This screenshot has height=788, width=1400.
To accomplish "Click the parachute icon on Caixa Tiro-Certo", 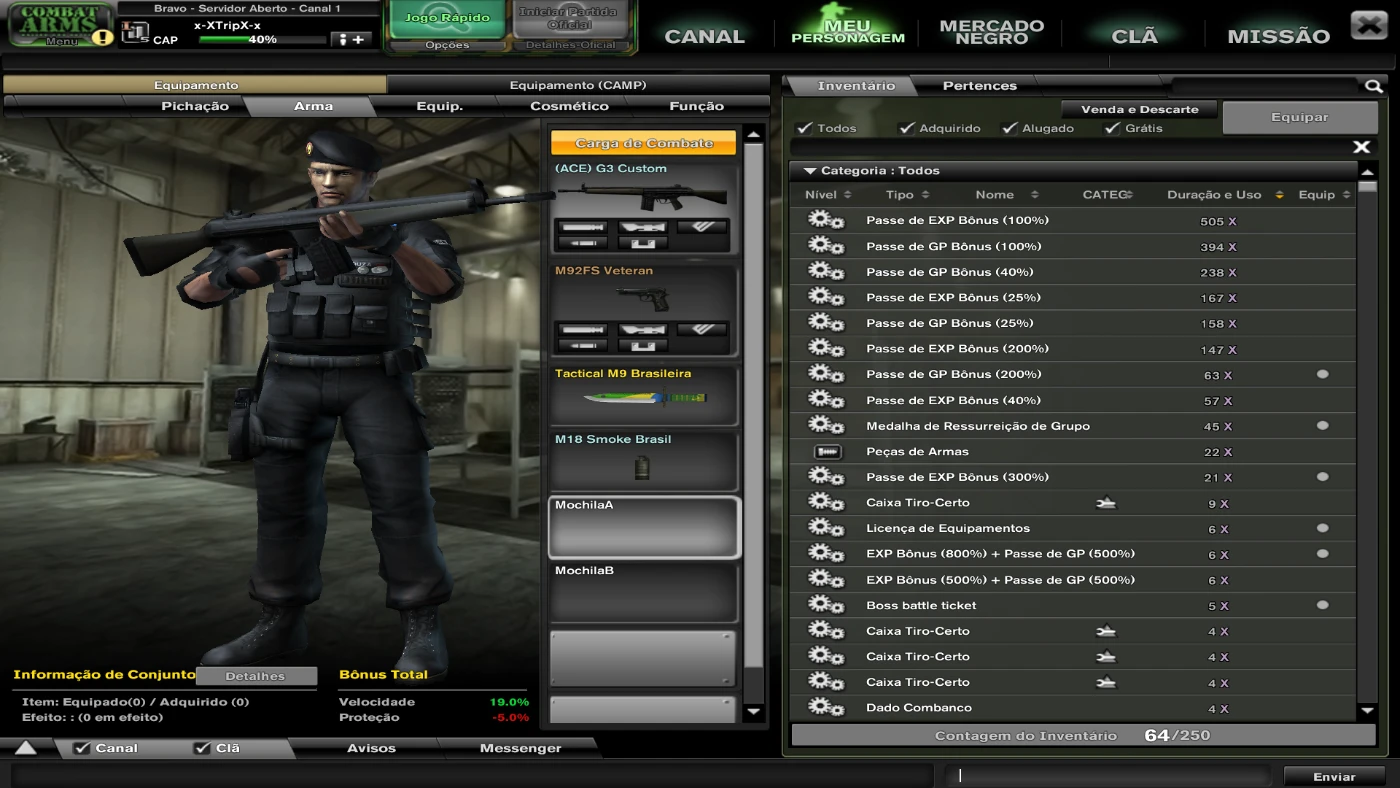I will click(1106, 502).
